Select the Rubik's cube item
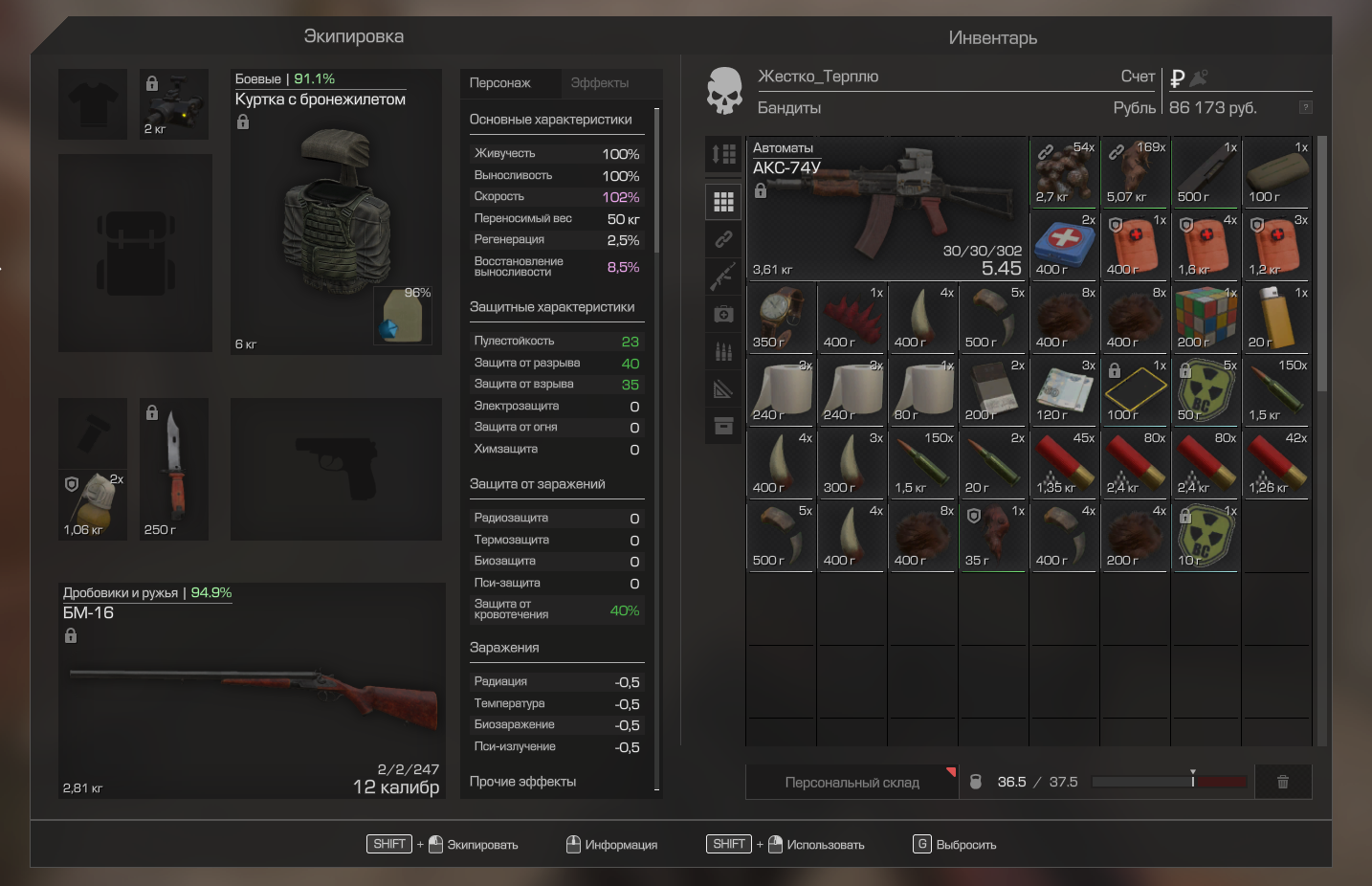1372x886 pixels. click(x=1206, y=317)
